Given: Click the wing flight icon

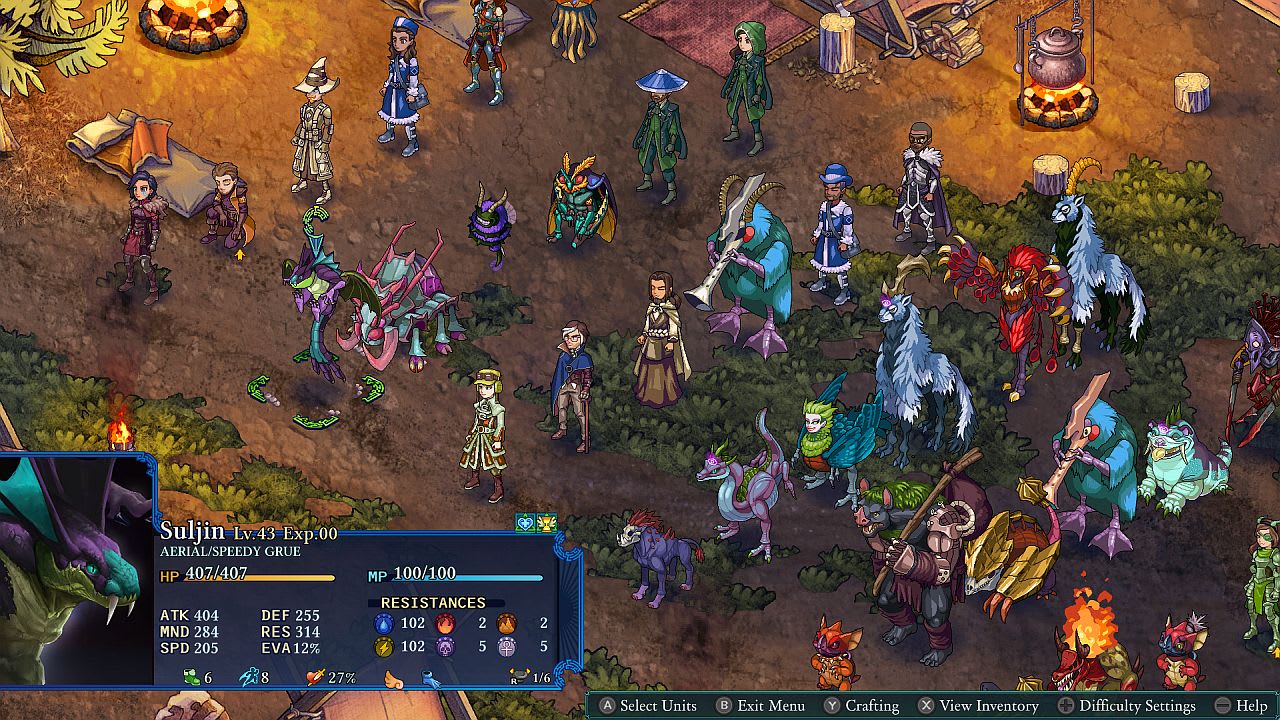Looking at the screenshot, I should (x=392, y=680).
